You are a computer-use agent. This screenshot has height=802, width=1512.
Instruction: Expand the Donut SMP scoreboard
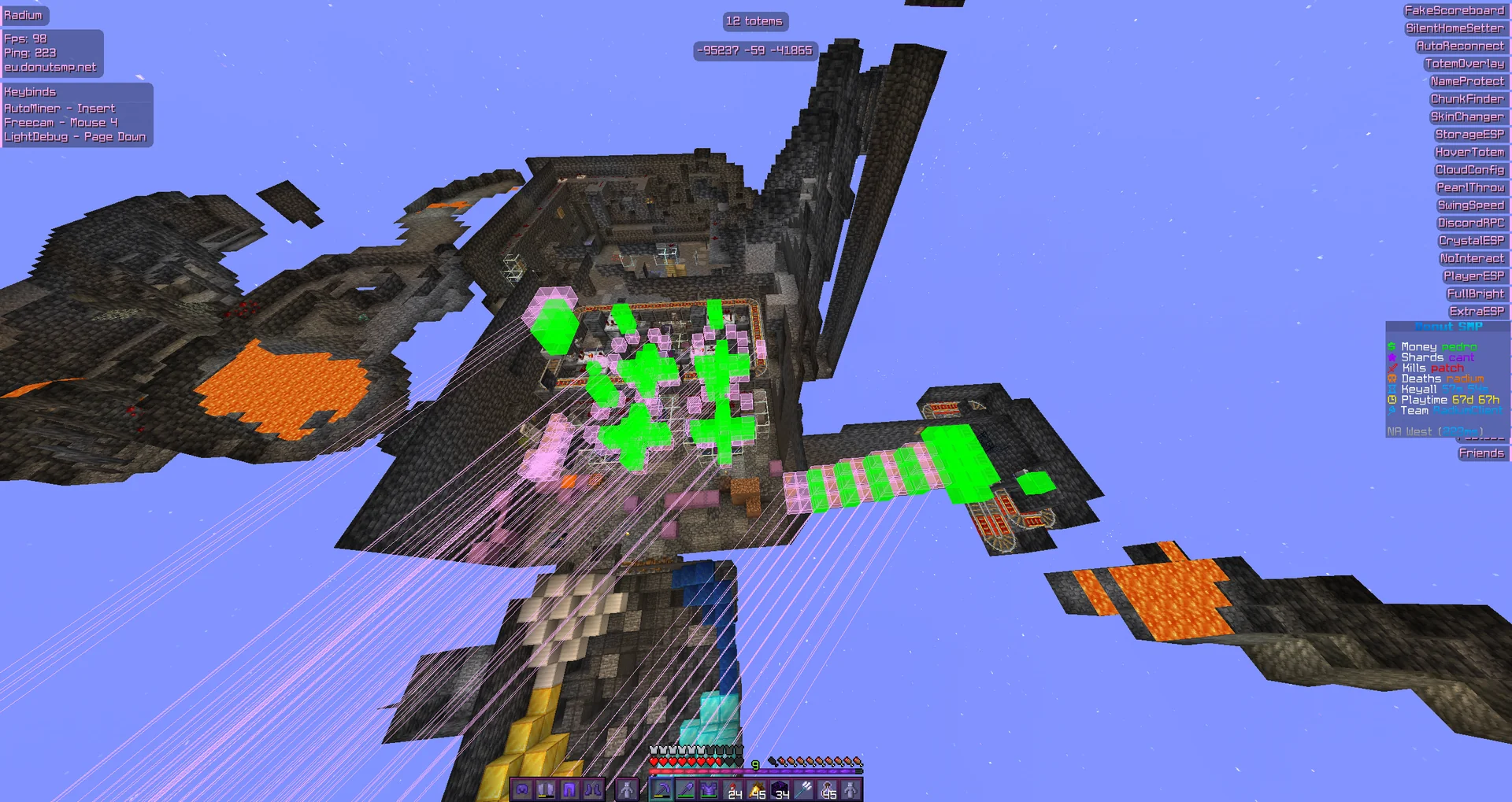1447,325
